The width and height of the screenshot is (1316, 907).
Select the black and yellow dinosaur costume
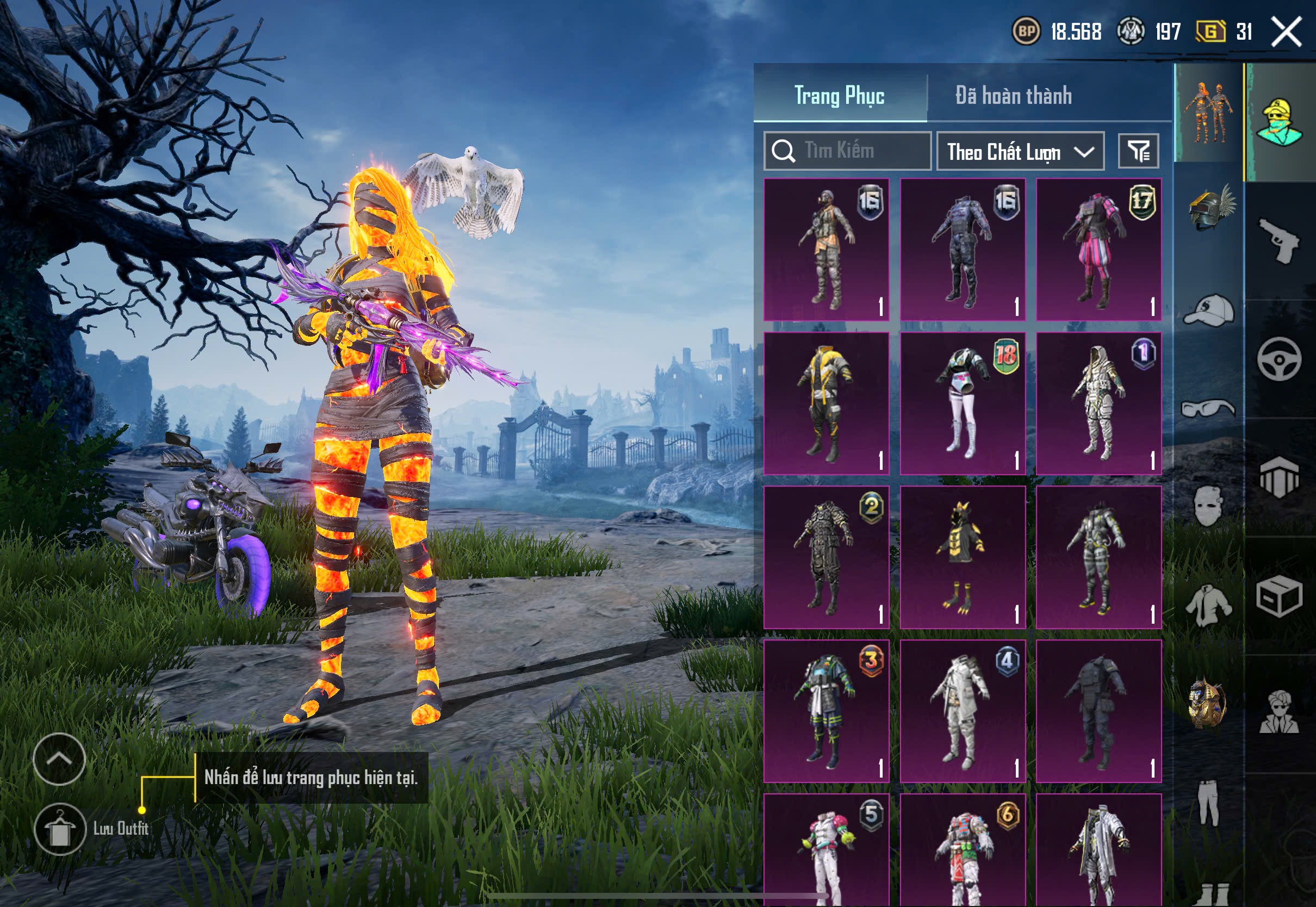point(962,557)
